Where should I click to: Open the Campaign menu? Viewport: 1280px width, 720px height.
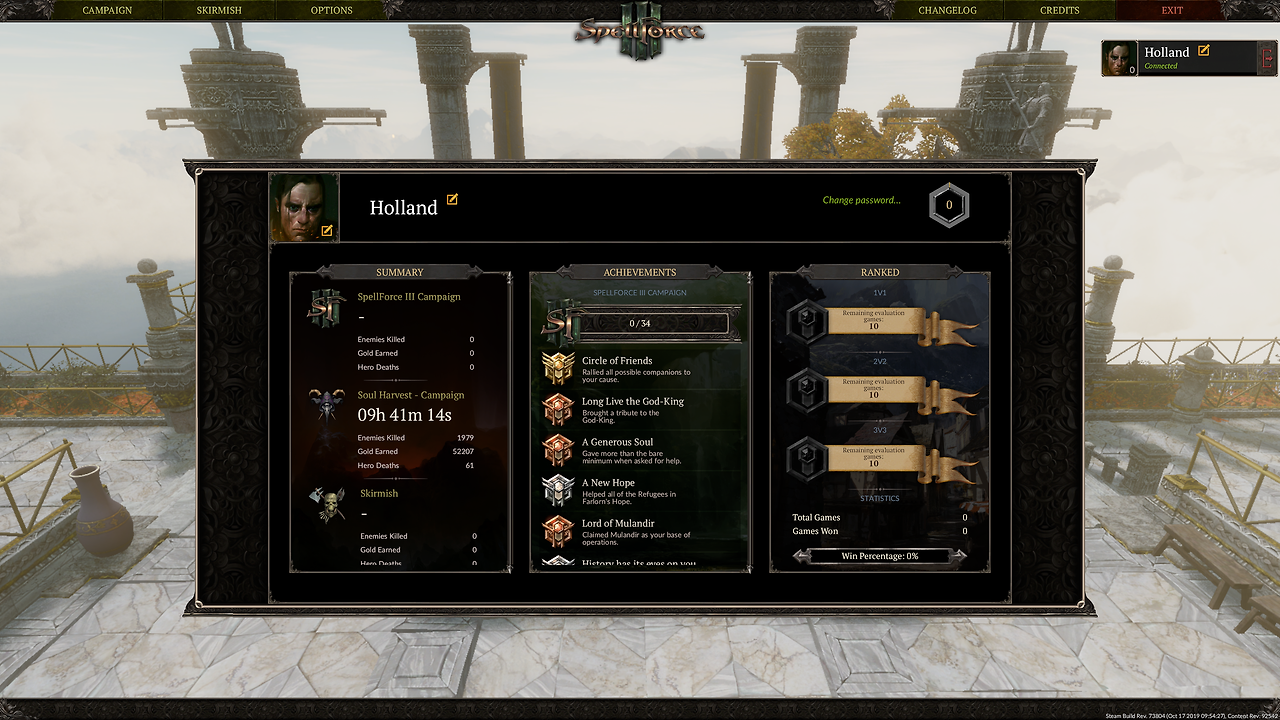tap(107, 10)
